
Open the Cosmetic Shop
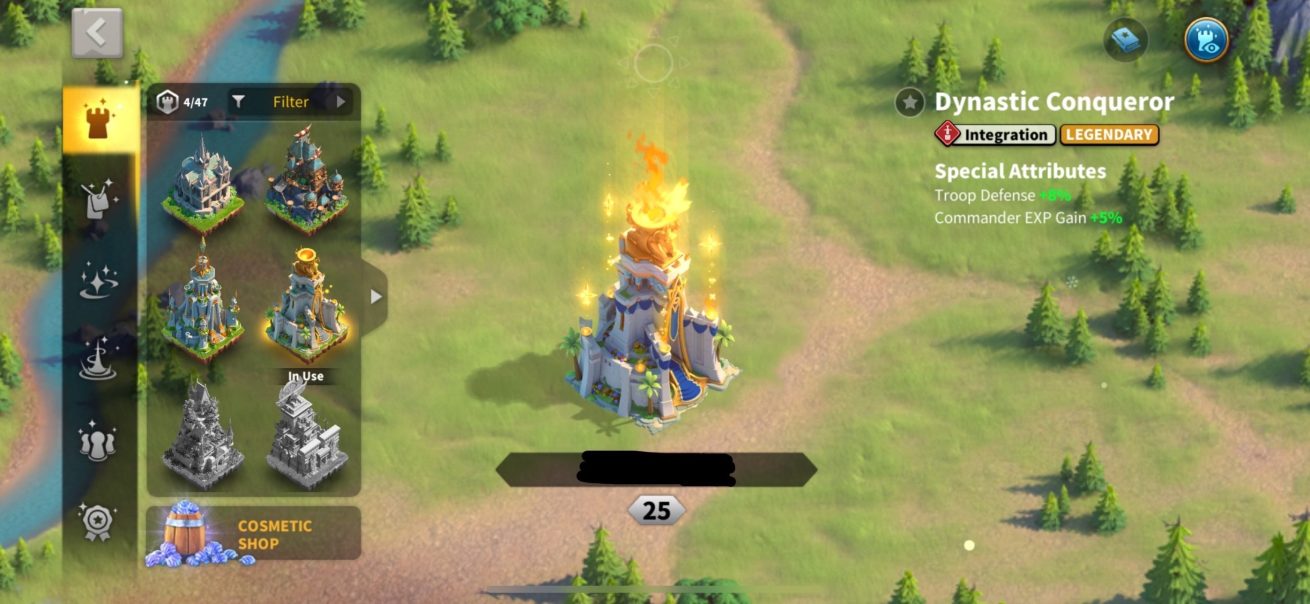coord(253,534)
